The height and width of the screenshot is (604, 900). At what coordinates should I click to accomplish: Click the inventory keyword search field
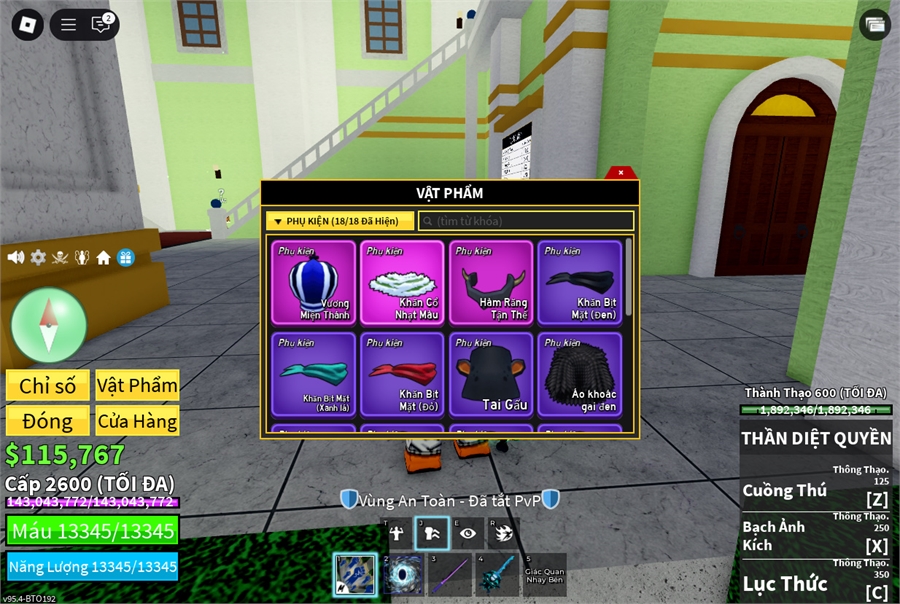click(x=526, y=221)
